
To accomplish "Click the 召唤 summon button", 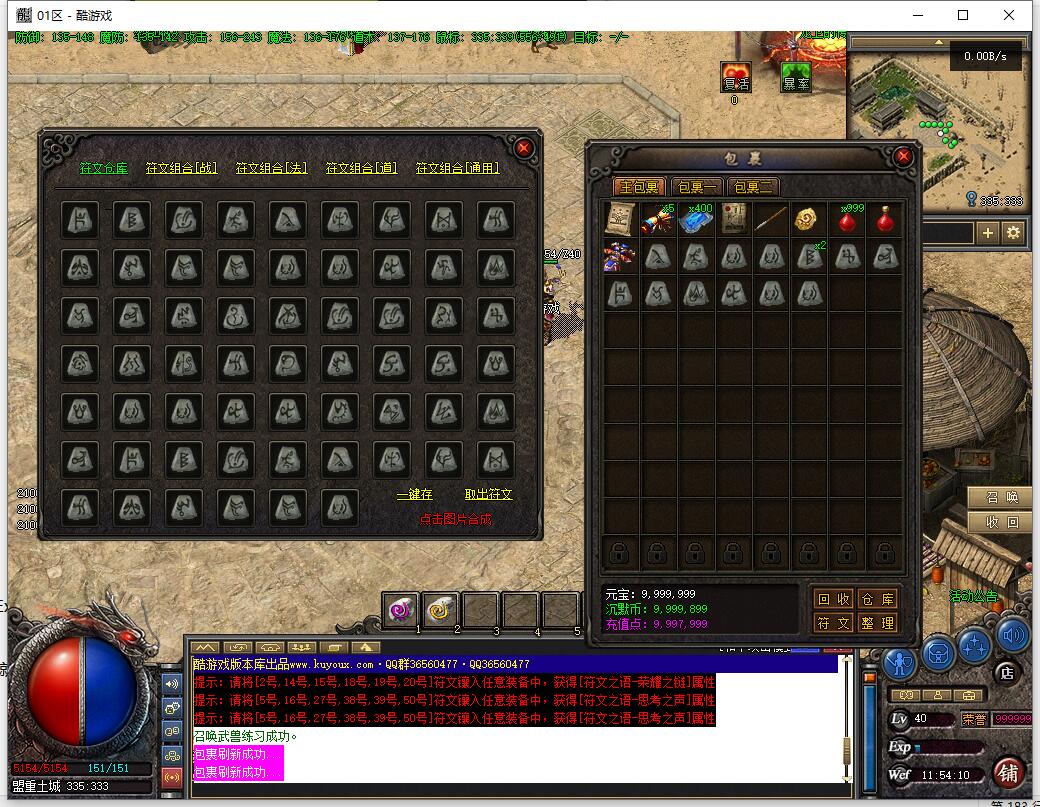I will coord(1002,498).
